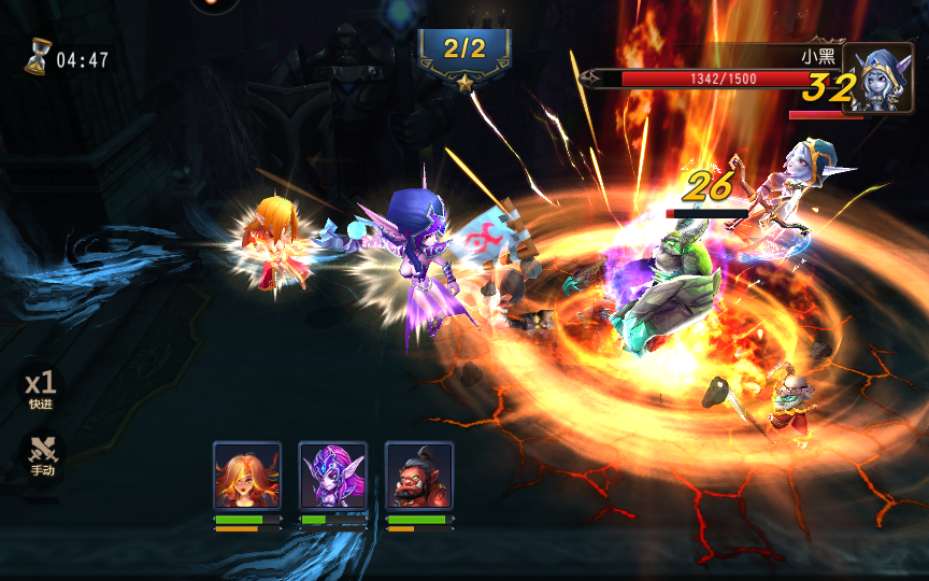Use the red orc warrior's skill portrait
Screen dimensions: 929x581
pyautogui.click(x=419, y=475)
